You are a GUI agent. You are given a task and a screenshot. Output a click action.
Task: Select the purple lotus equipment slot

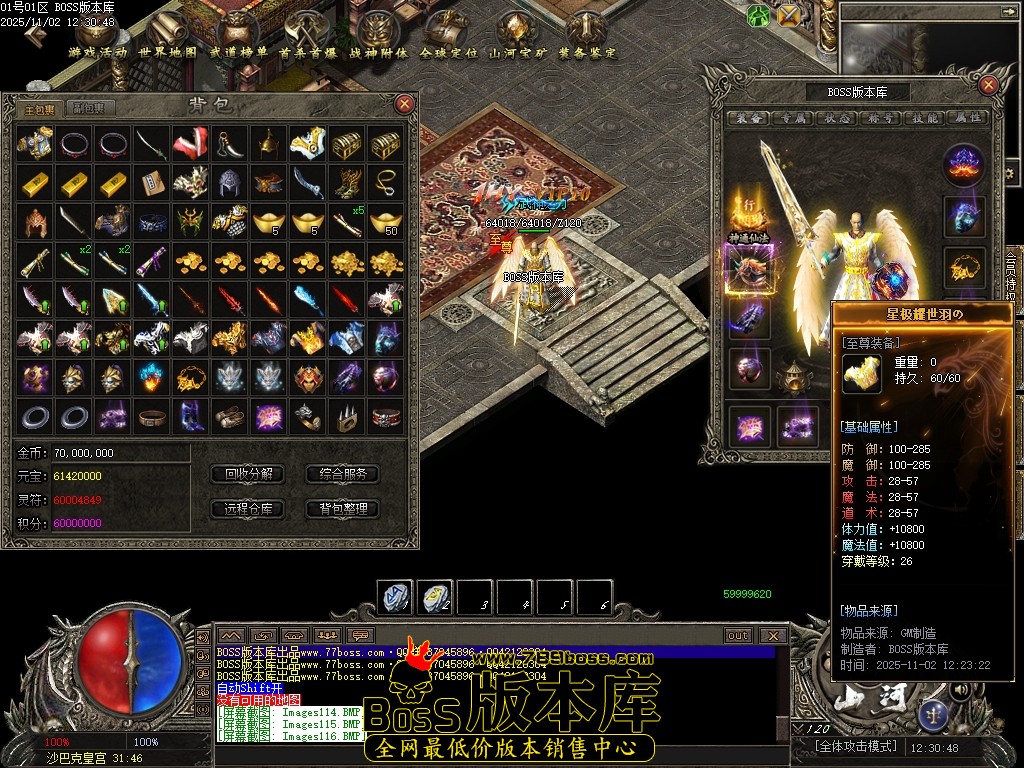[x=965, y=162]
